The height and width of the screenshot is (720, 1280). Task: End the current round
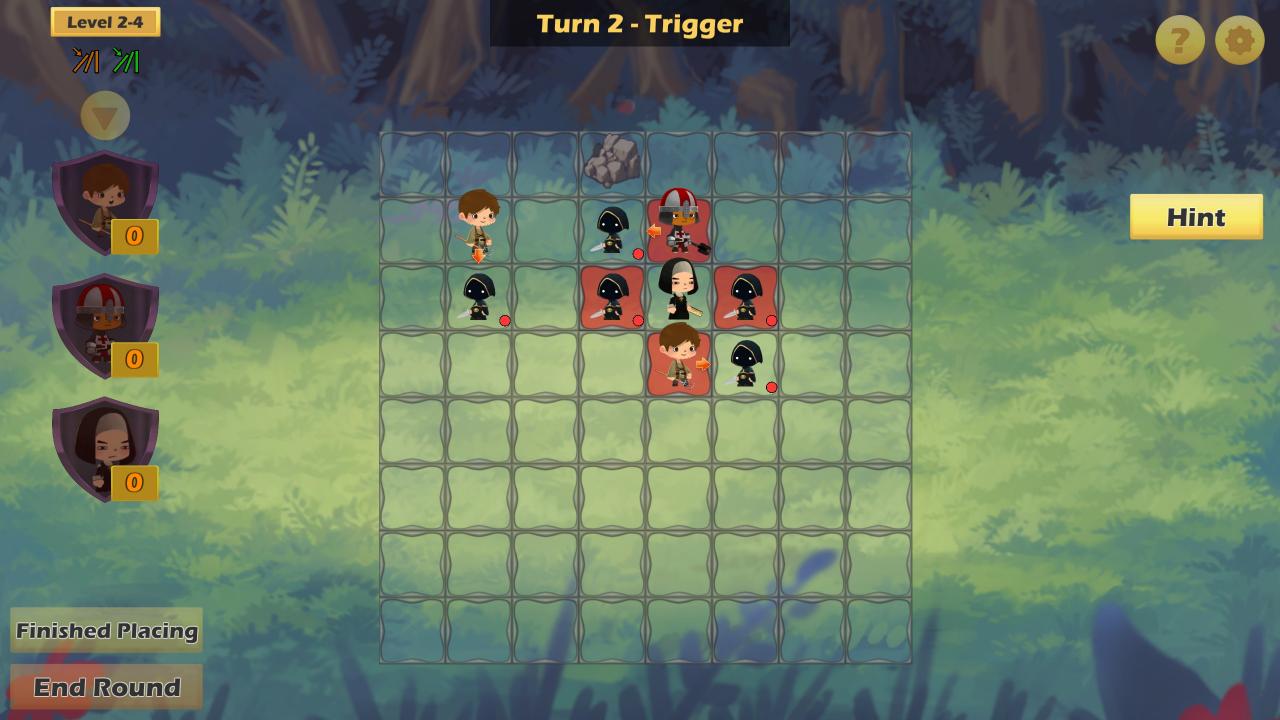[x=107, y=687]
